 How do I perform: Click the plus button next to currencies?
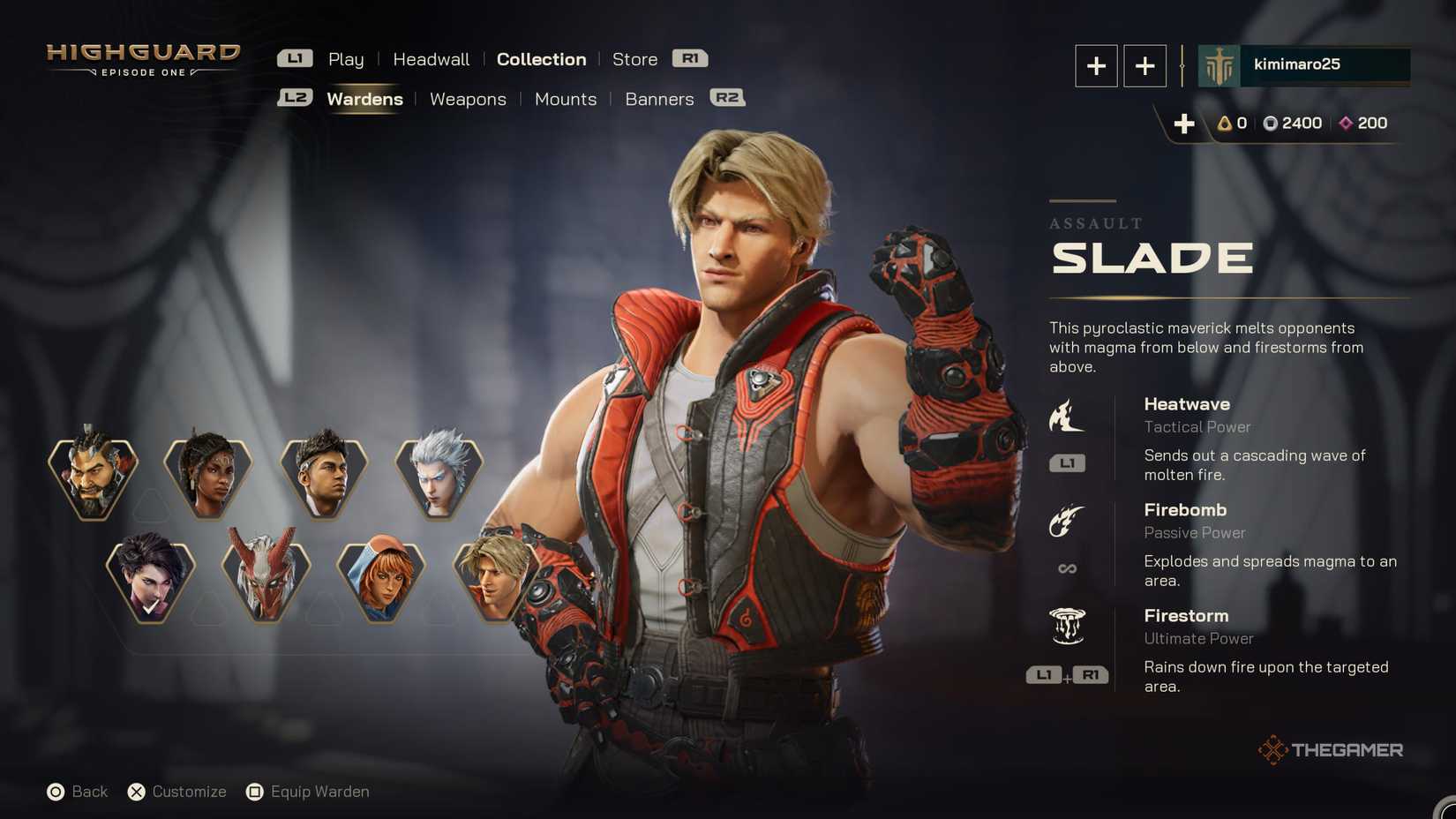coord(1184,124)
